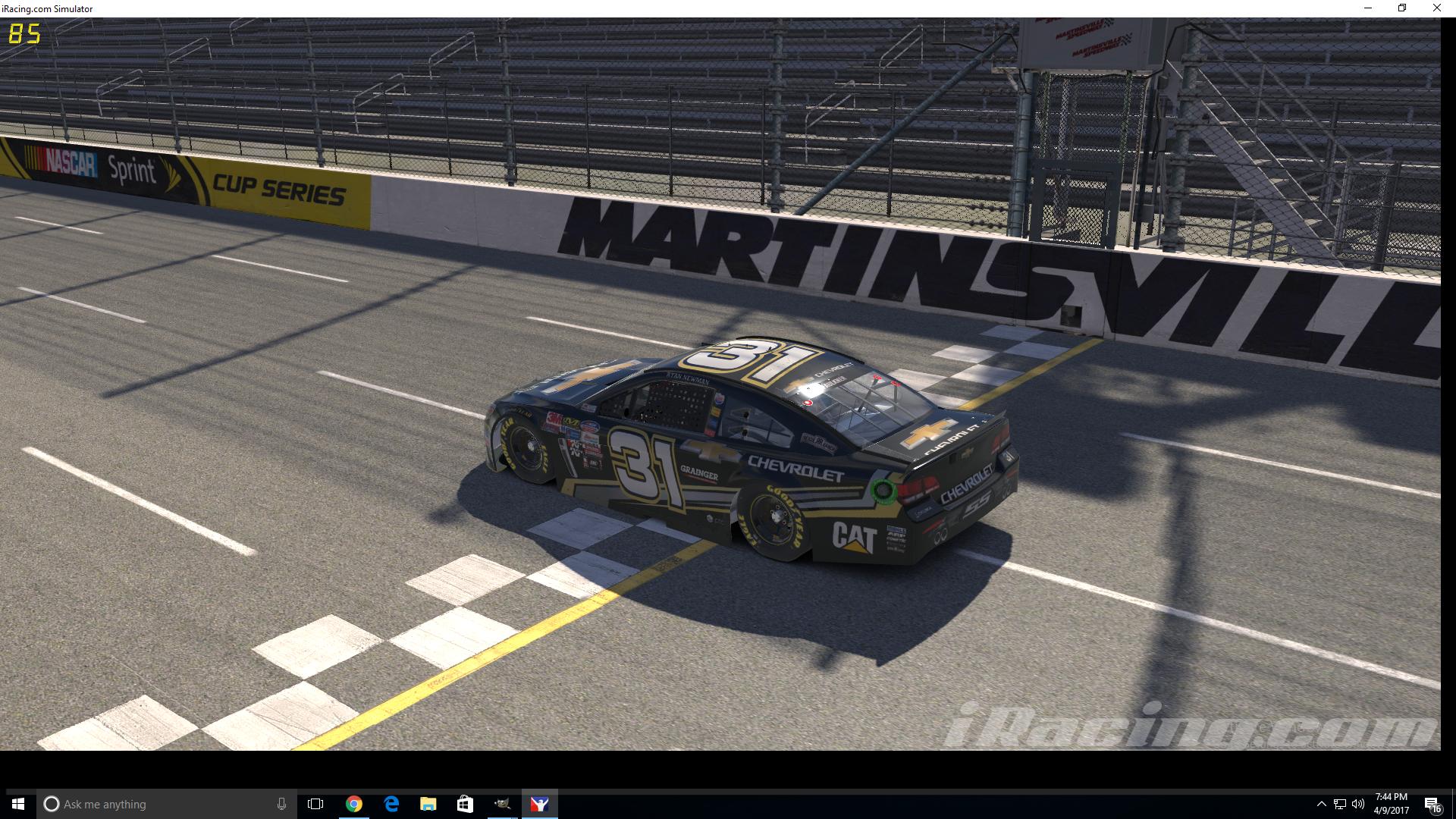
Task: Select the running iRacing taskbar icon
Action: point(540,804)
